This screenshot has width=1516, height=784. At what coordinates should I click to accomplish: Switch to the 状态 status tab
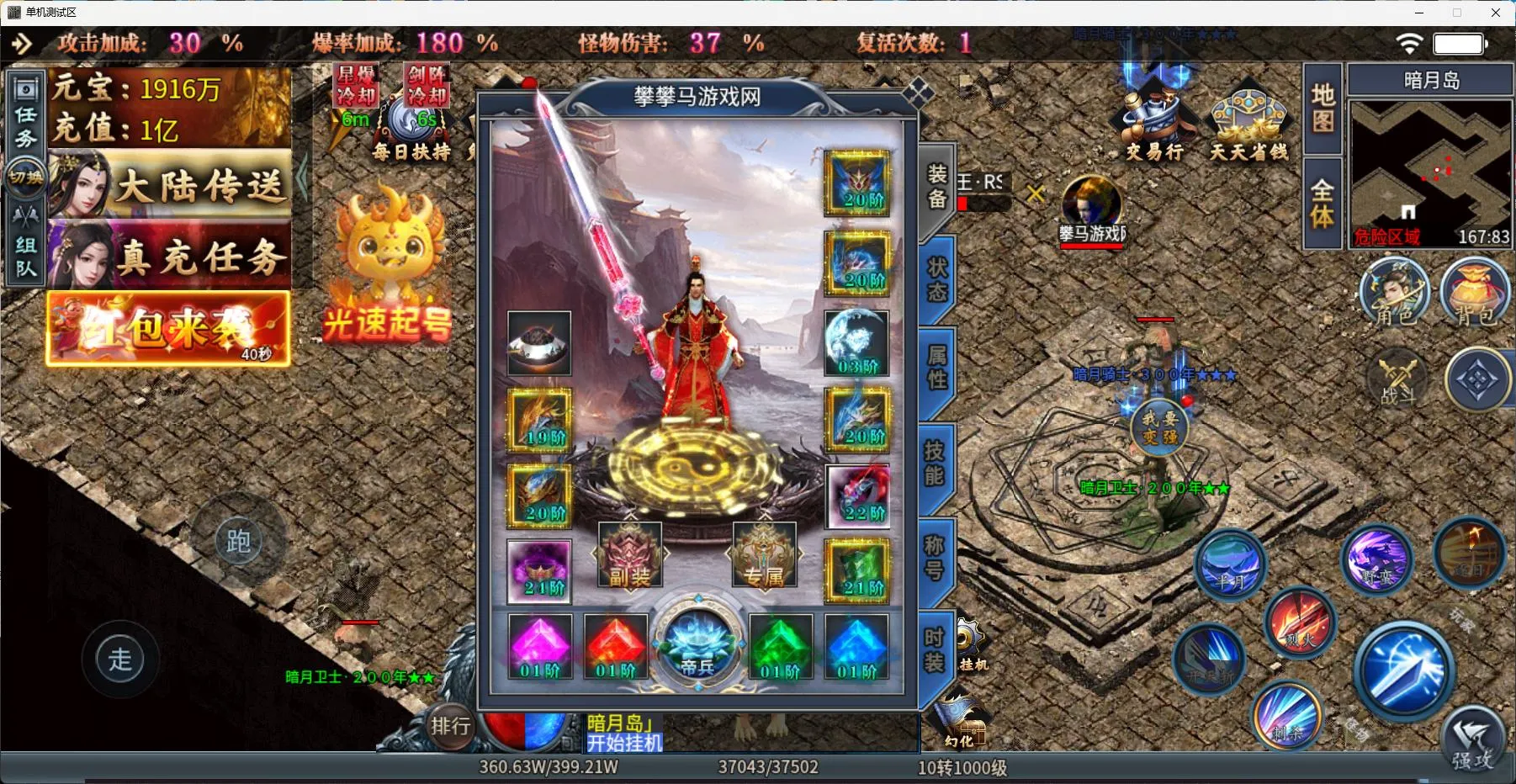[x=937, y=280]
